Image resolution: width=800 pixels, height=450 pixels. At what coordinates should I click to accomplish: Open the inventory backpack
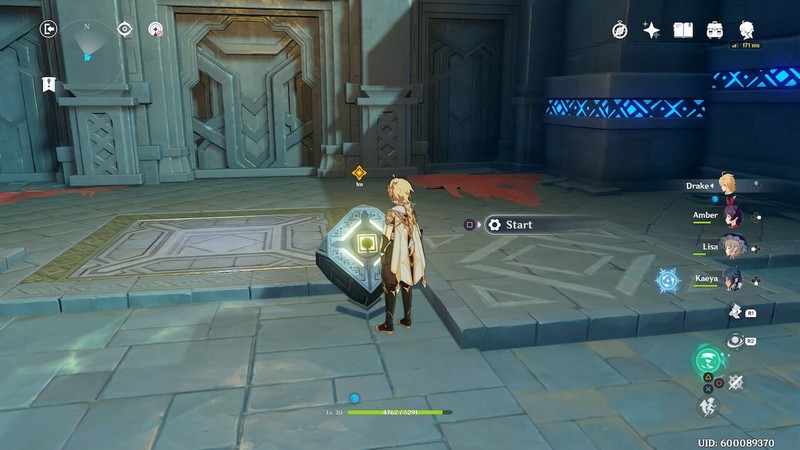715,30
